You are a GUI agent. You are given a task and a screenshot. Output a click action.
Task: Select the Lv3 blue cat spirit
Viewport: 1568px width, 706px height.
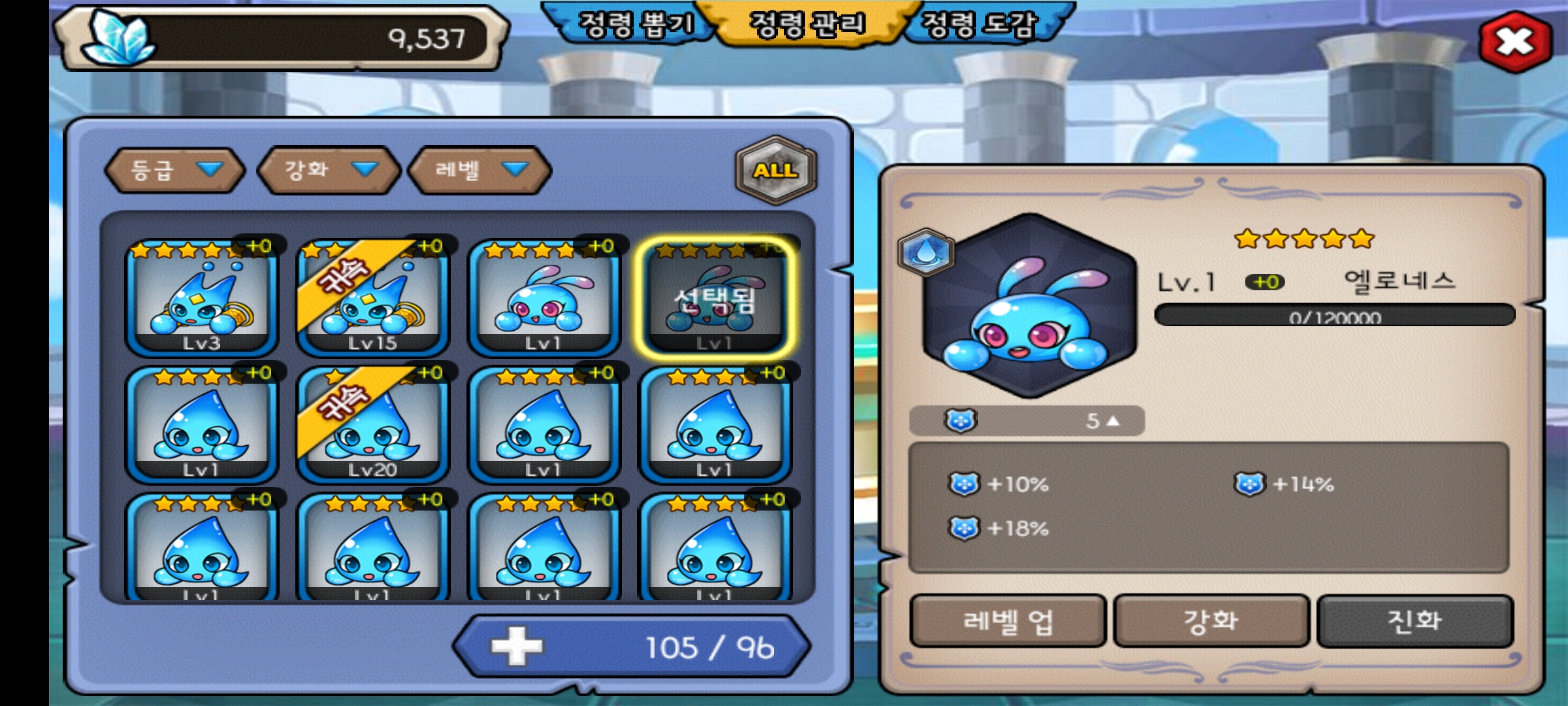pyautogui.click(x=201, y=299)
